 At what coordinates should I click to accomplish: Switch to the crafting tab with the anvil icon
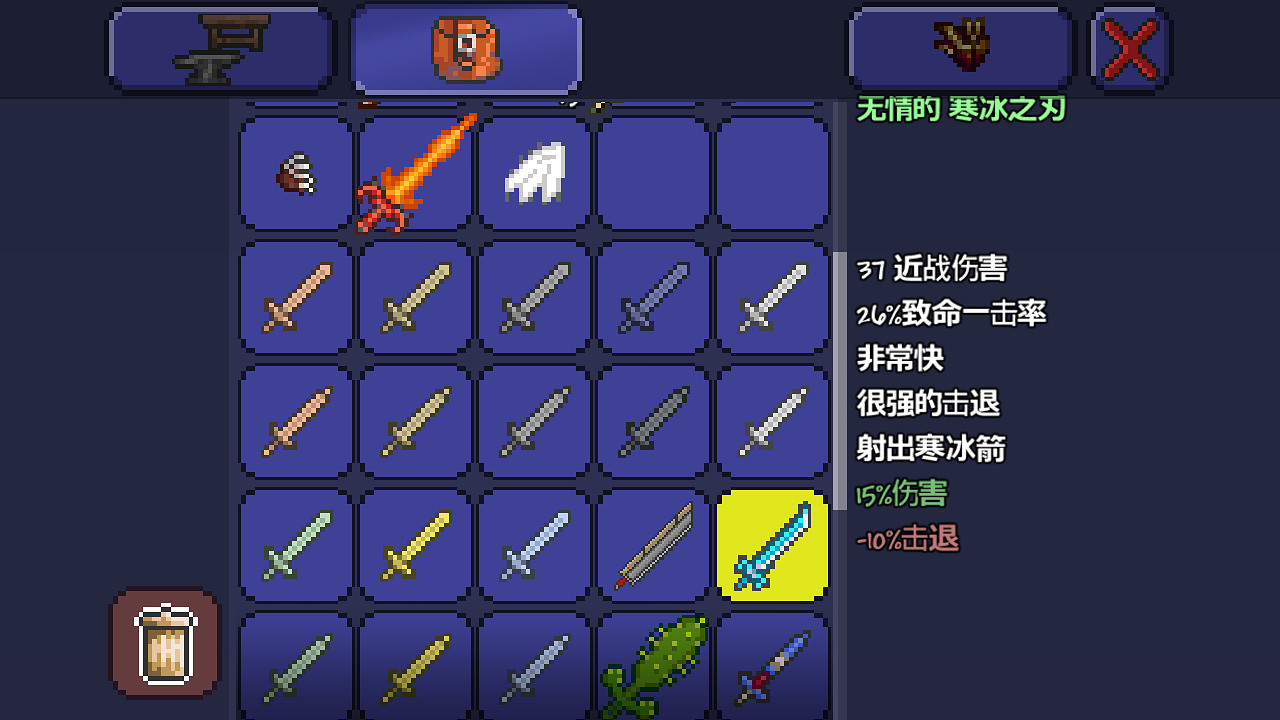click(220, 47)
